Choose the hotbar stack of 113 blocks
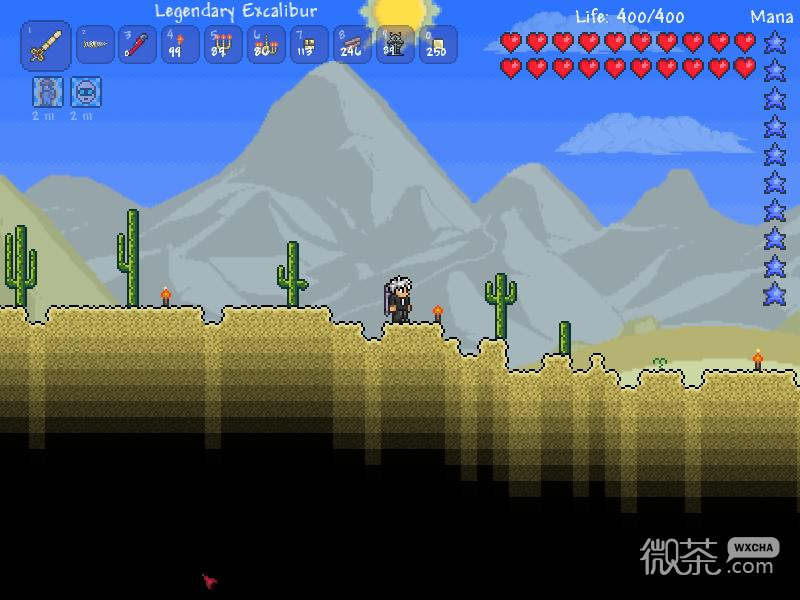The width and height of the screenshot is (800, 600). tap(309, 45)
